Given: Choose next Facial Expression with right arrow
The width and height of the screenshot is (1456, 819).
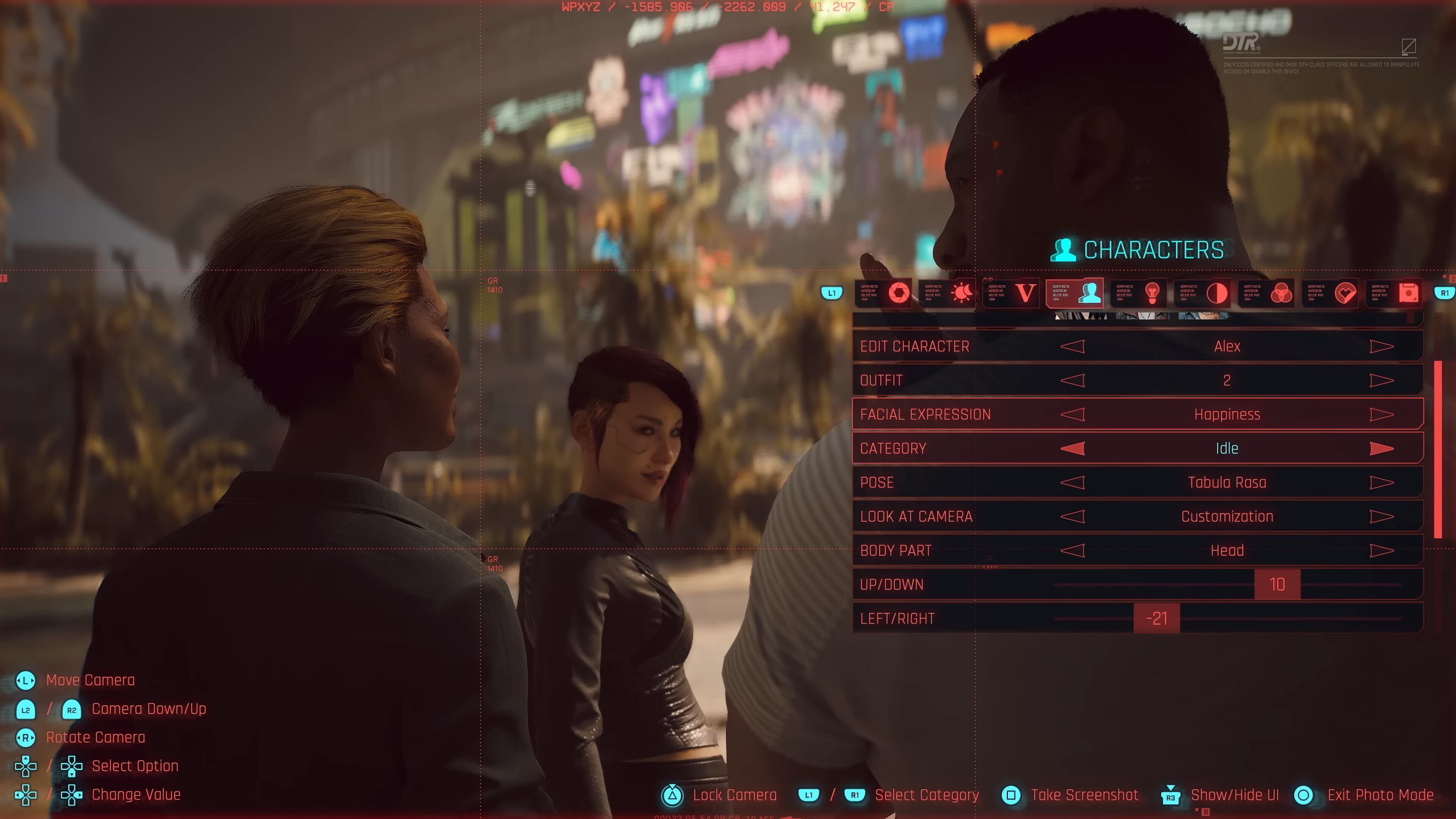Looking at the screenshot, I should [x=1381, y=414].
